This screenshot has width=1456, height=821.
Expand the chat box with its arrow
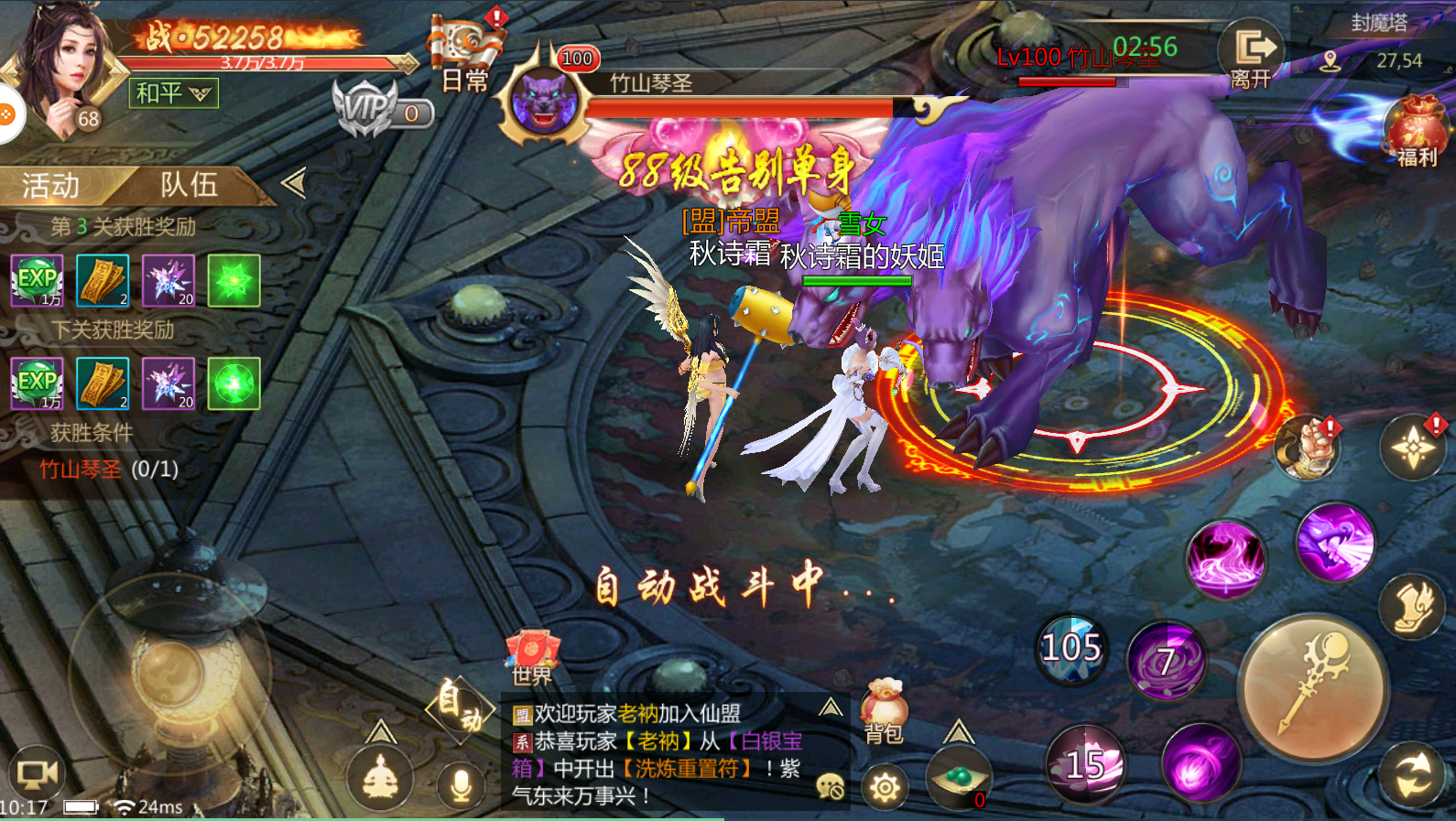point(830,707)
